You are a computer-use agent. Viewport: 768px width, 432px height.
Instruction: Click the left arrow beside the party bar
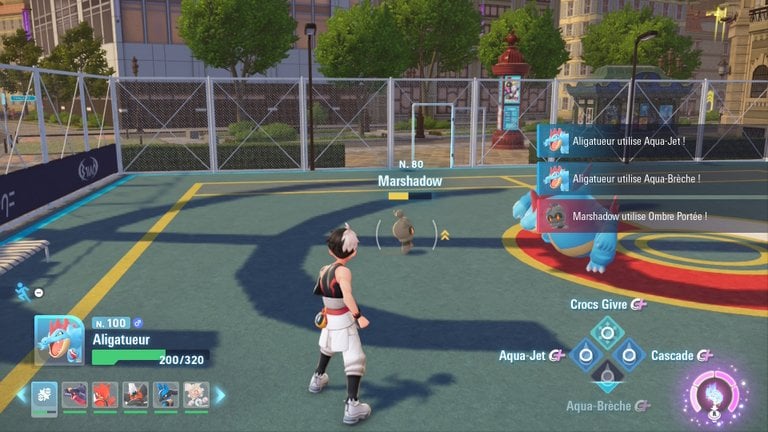[x=21, y=395]
